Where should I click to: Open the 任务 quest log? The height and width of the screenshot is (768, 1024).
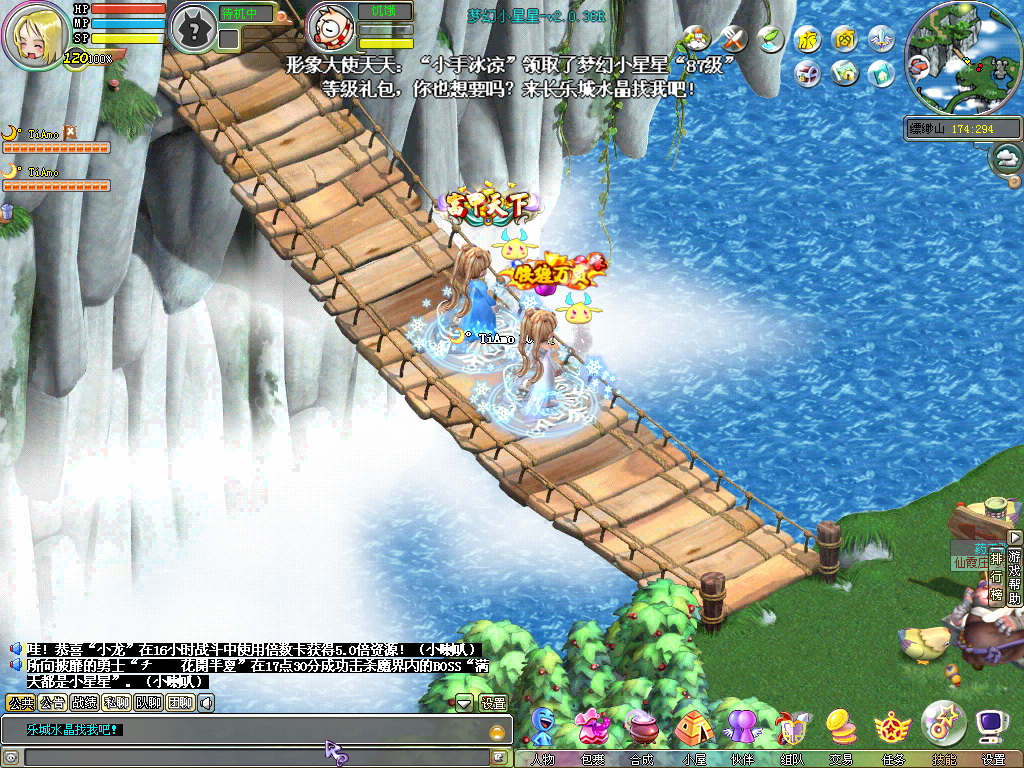tap(891, 730)
